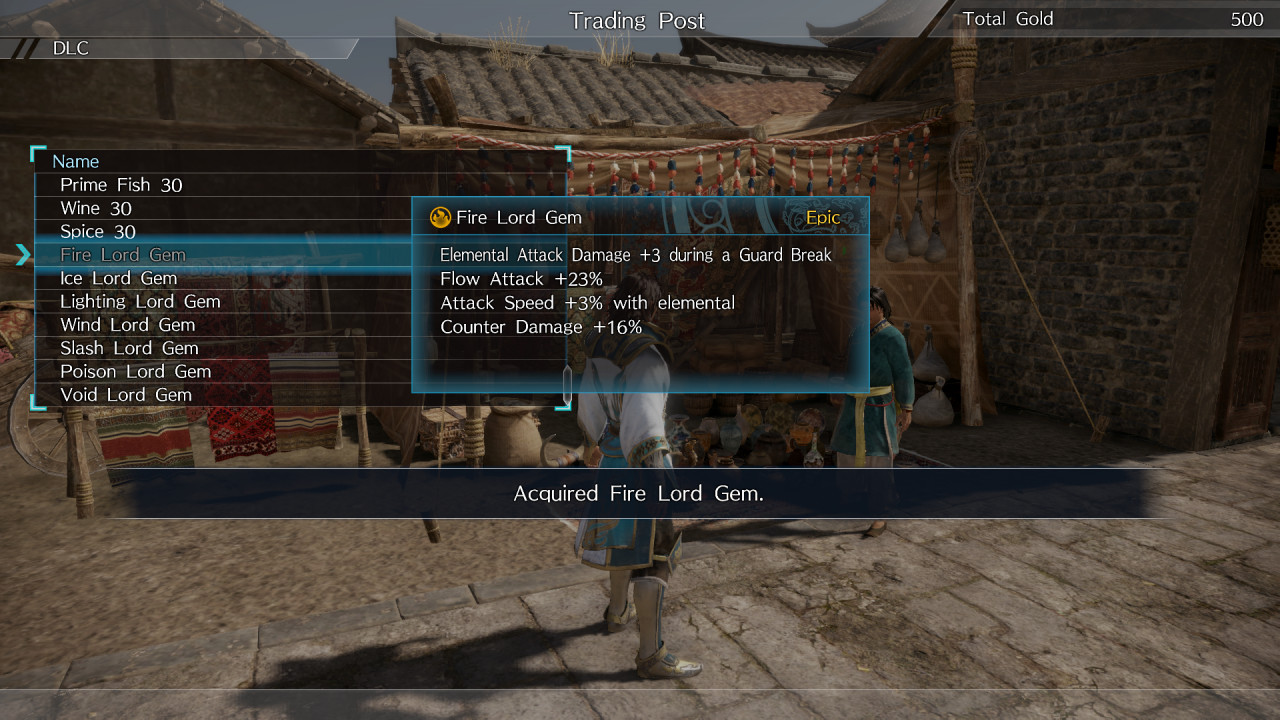Click the blue selection arrow cursor

(x=24, y=255)
